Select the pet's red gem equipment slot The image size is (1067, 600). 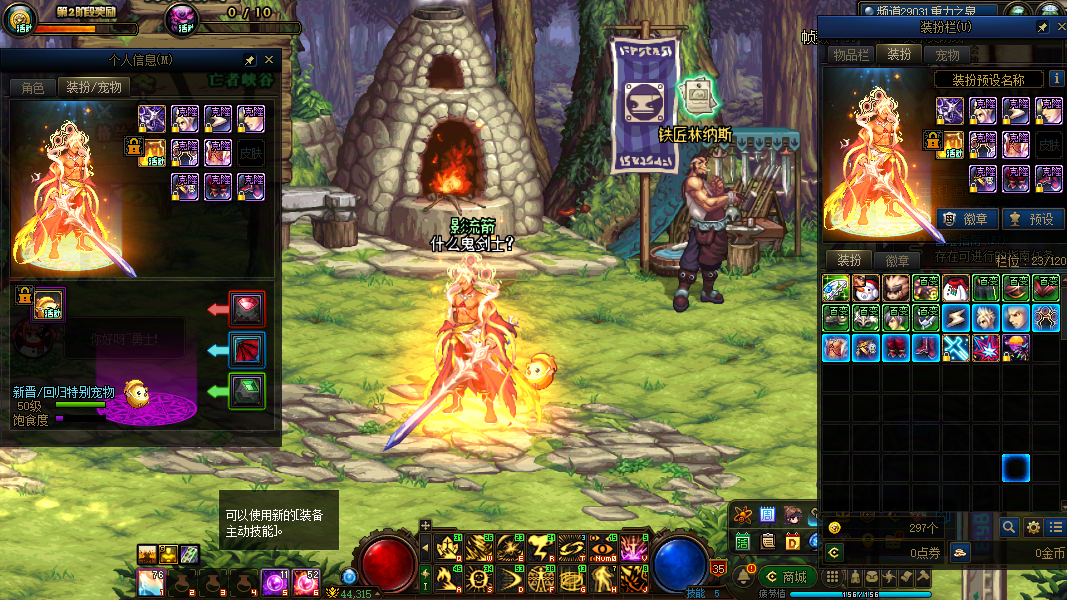[x=248, y=309]
